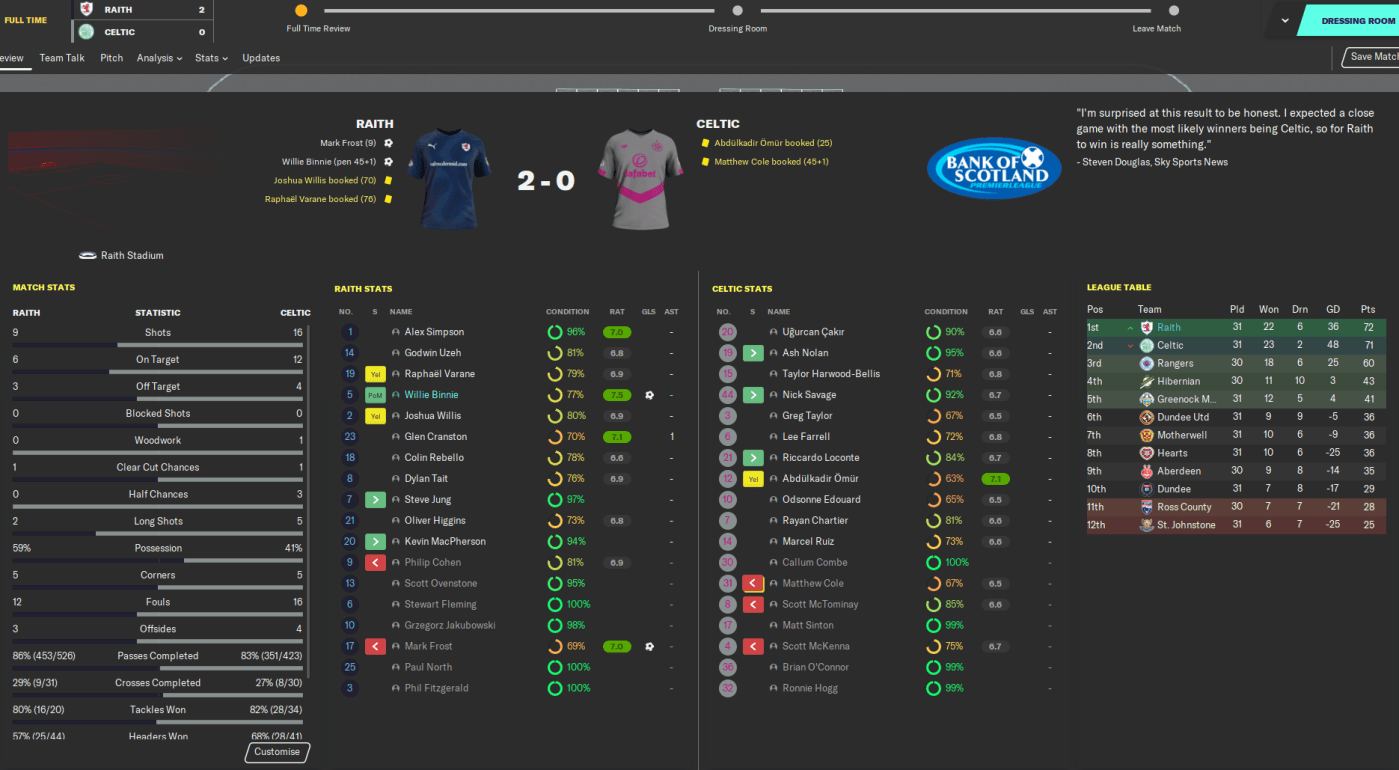Jump to the Leave Match timeline step
This screenshot has height=770, width=1399.
[1157, 11]
